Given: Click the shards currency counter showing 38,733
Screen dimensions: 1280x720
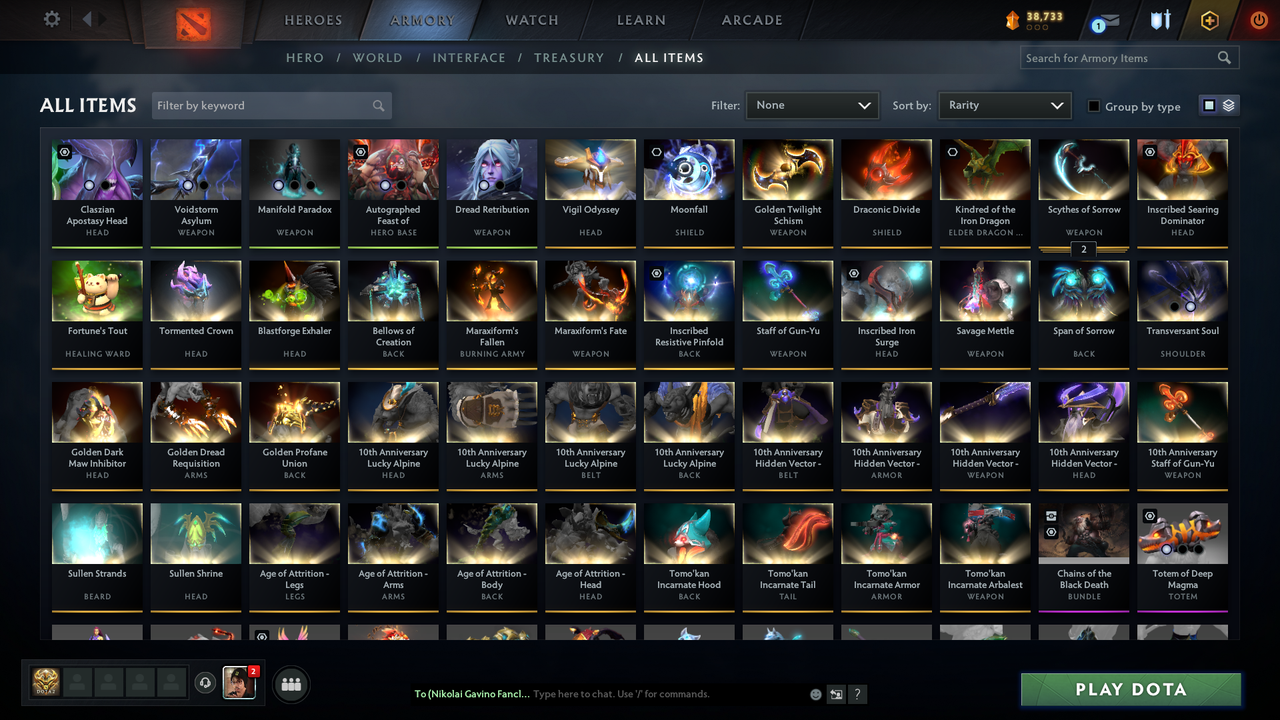Looking at the screenshot, I should tap(1035, 18).
